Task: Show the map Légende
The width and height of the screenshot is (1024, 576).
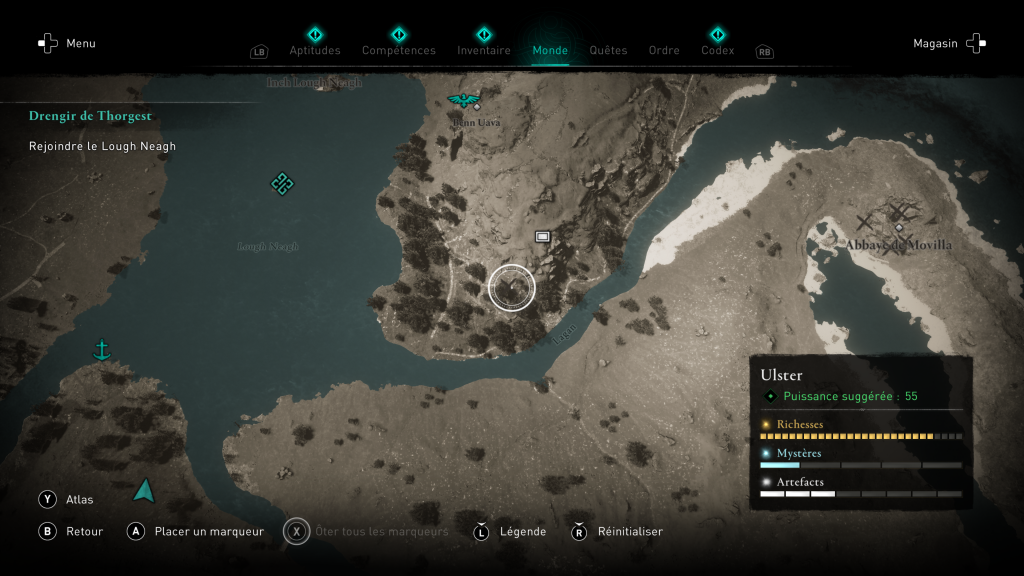Action: pos(510,531)
